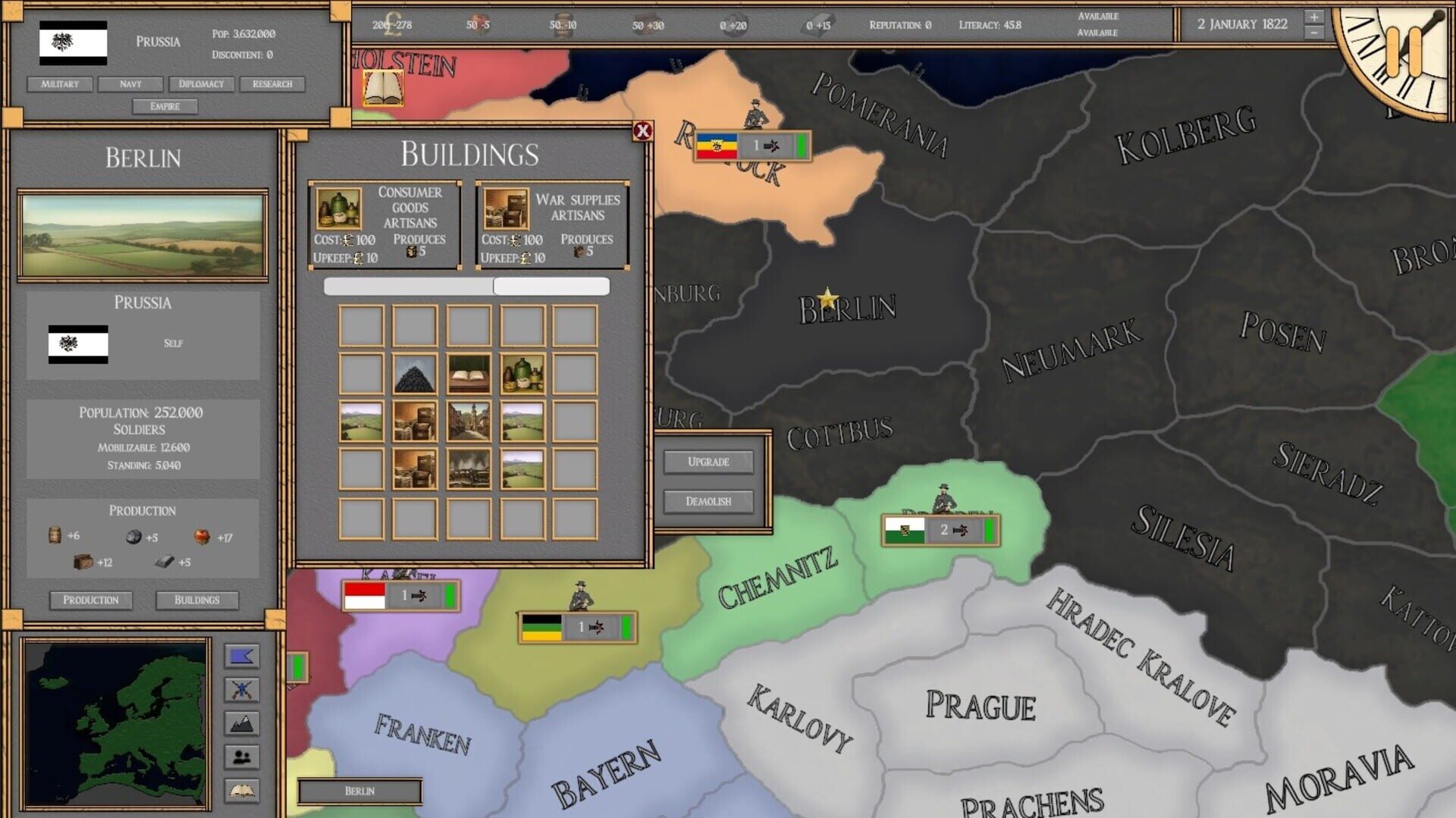Select the War Supplies Artisans building card
This screenshot has width=1456, height=818.
552,222
